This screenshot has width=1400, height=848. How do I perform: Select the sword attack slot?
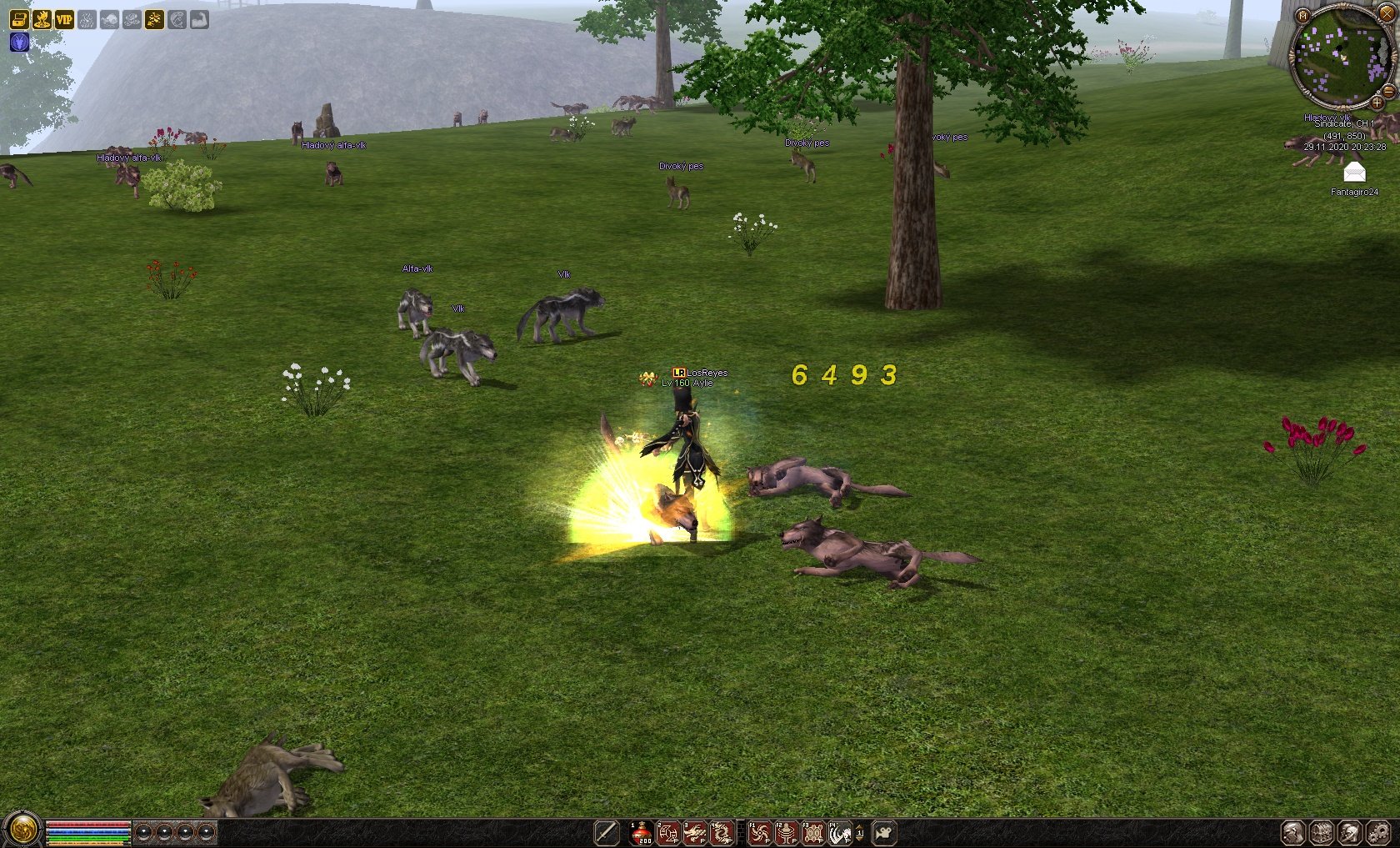point(607,832)
